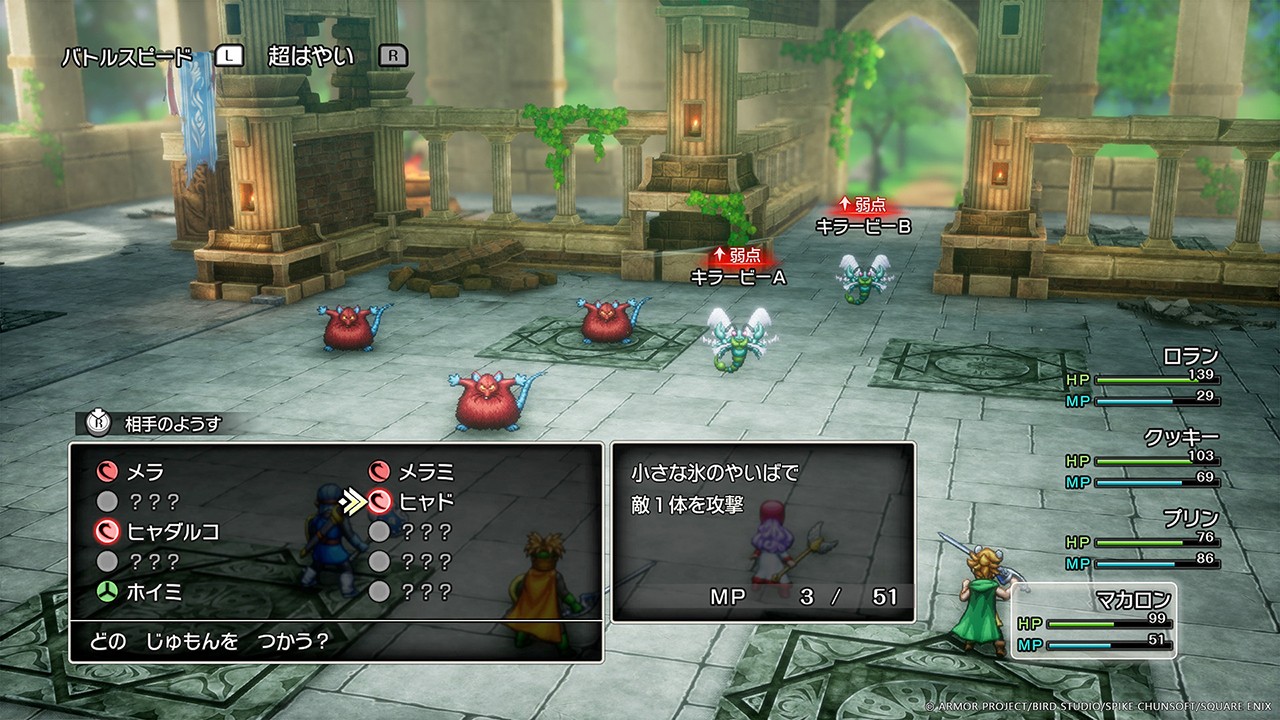Select the ヒャダルコ spell
Viewport: 1280px width, 720px height.
[x=172, y=532]
